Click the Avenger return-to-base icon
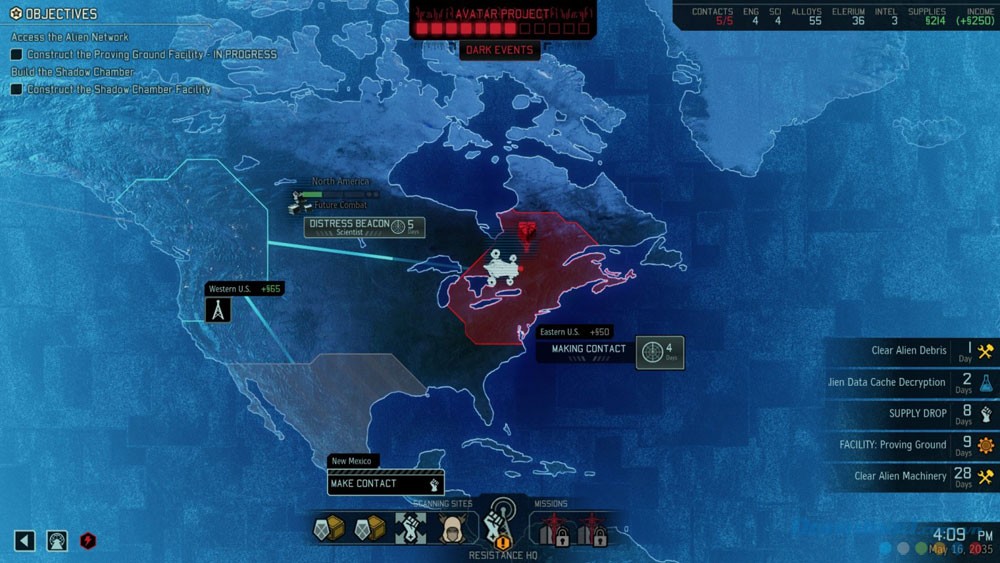Image resolution: width=1000 pixels, height=563 pixels. (x=57, y=541)
